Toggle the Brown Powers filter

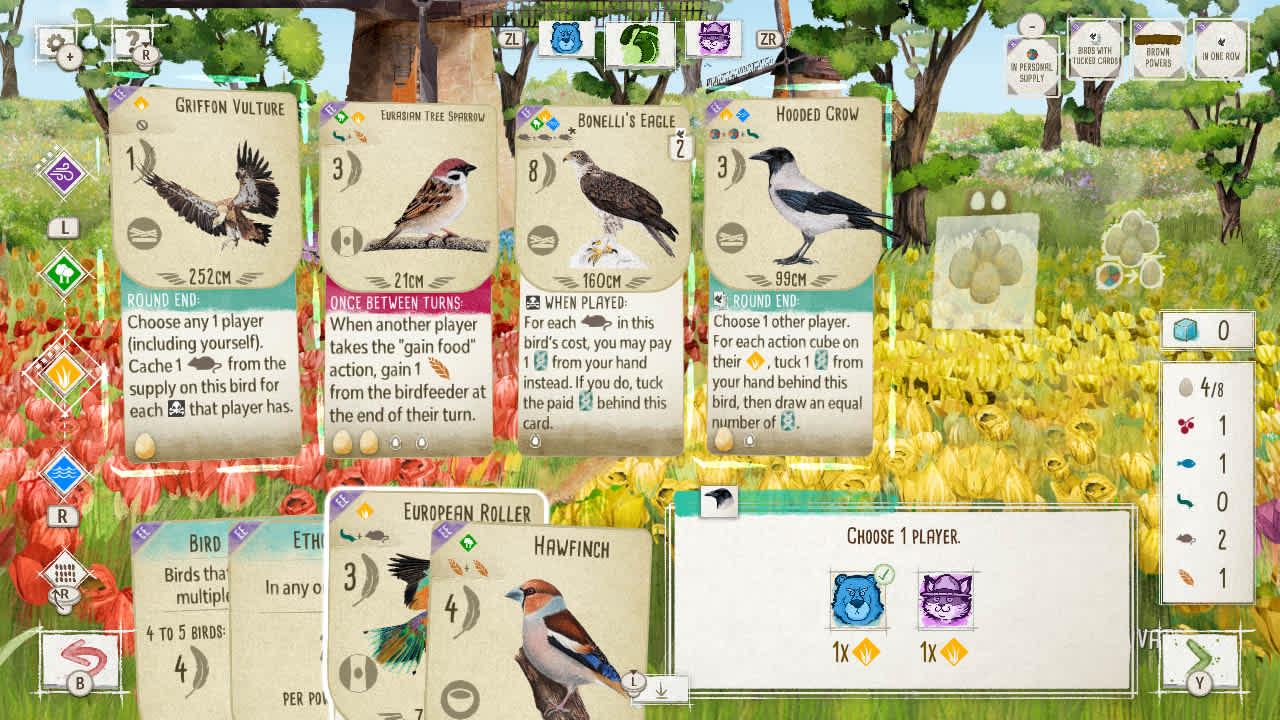pyautogui.click(x=1158, y=48)
